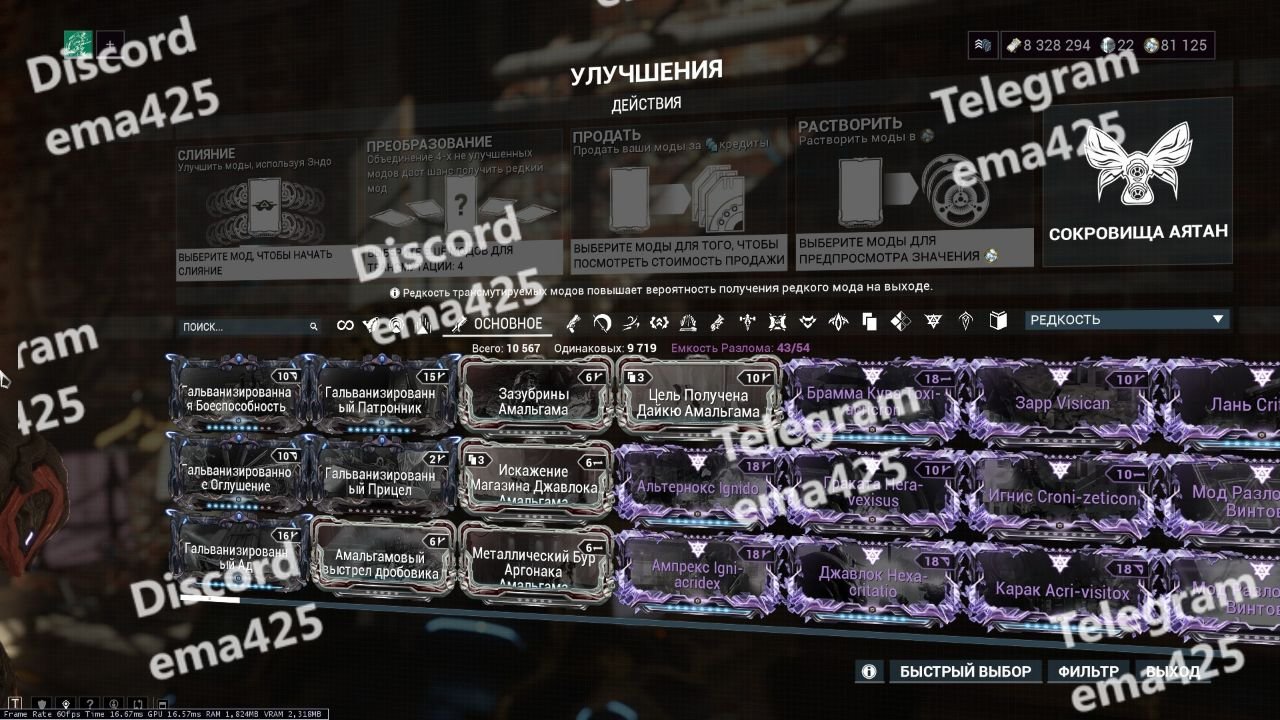
Task: Open the Слияние fusion action panel
Action: 266,210
